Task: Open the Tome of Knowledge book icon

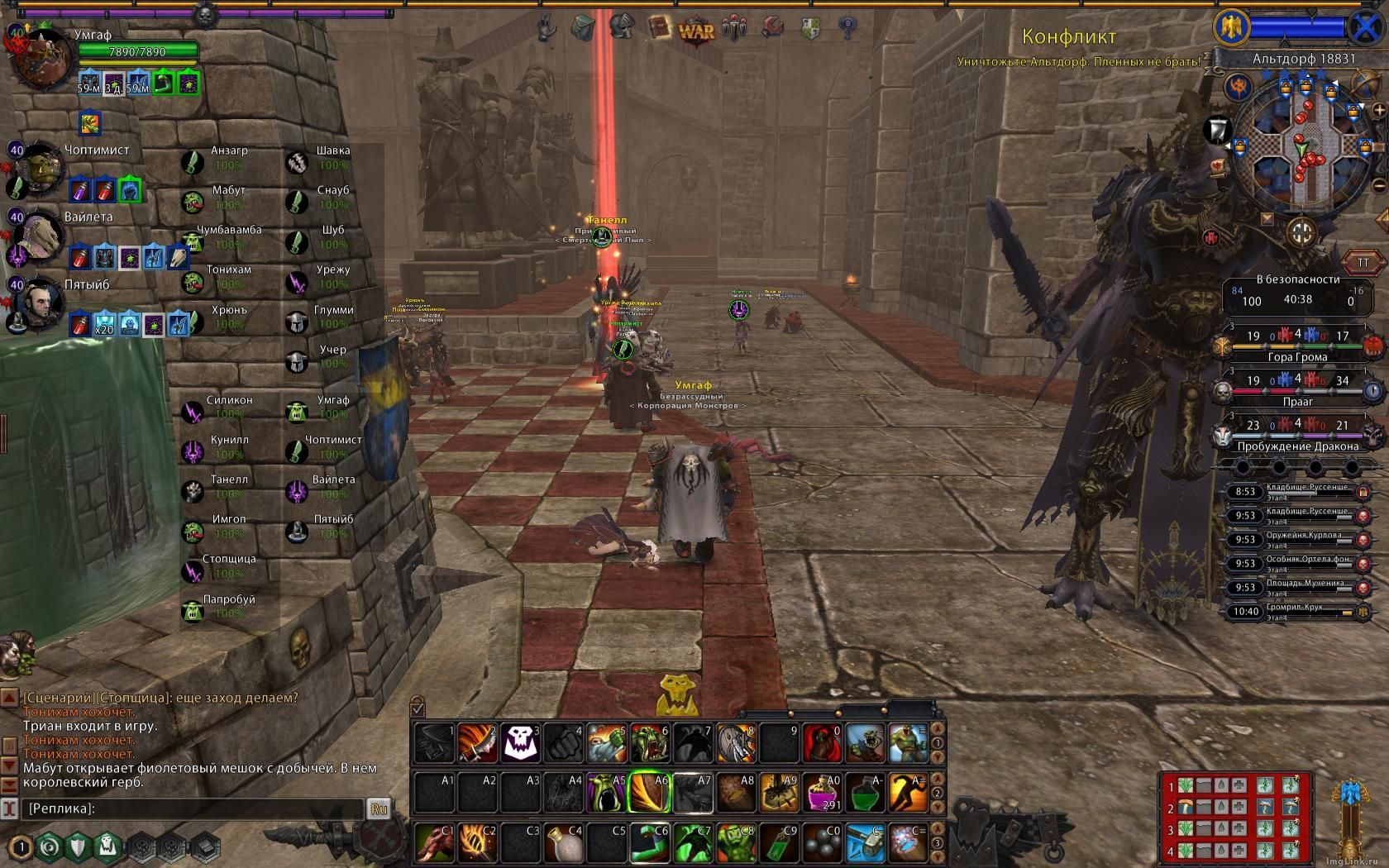Action: (x=659, y=27)
